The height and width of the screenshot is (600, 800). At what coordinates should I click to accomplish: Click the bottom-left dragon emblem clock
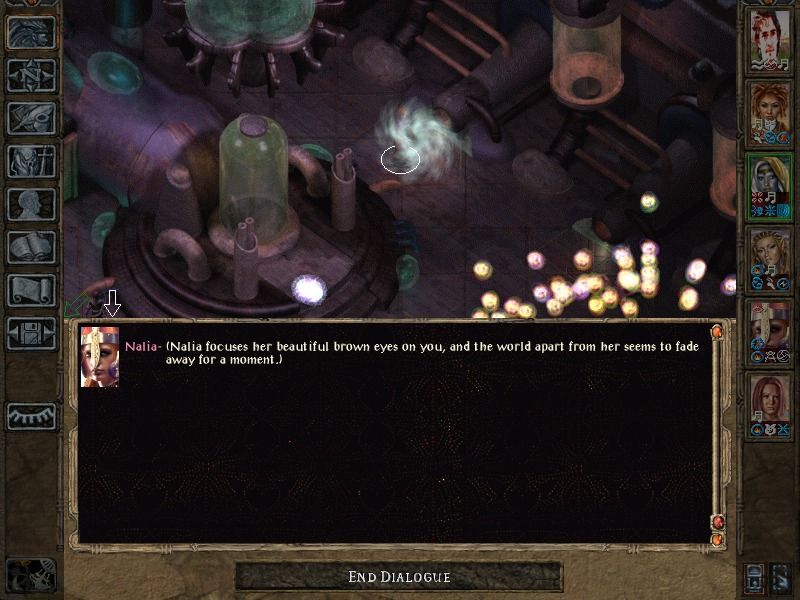pyautogui.click(x=30, y=575)
